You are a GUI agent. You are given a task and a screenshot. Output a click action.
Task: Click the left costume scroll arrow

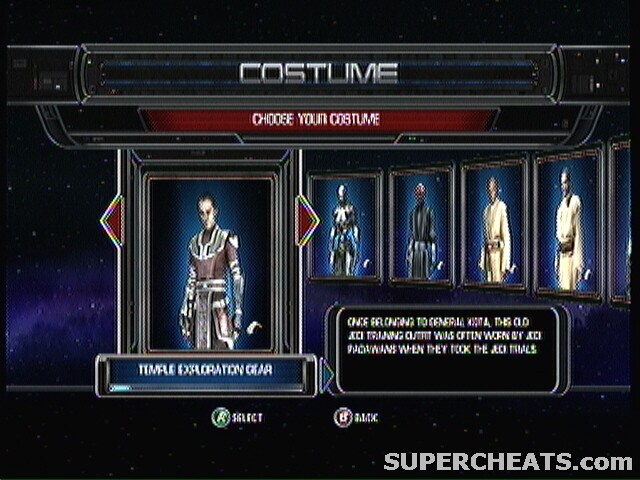click(x=113, y=221)
